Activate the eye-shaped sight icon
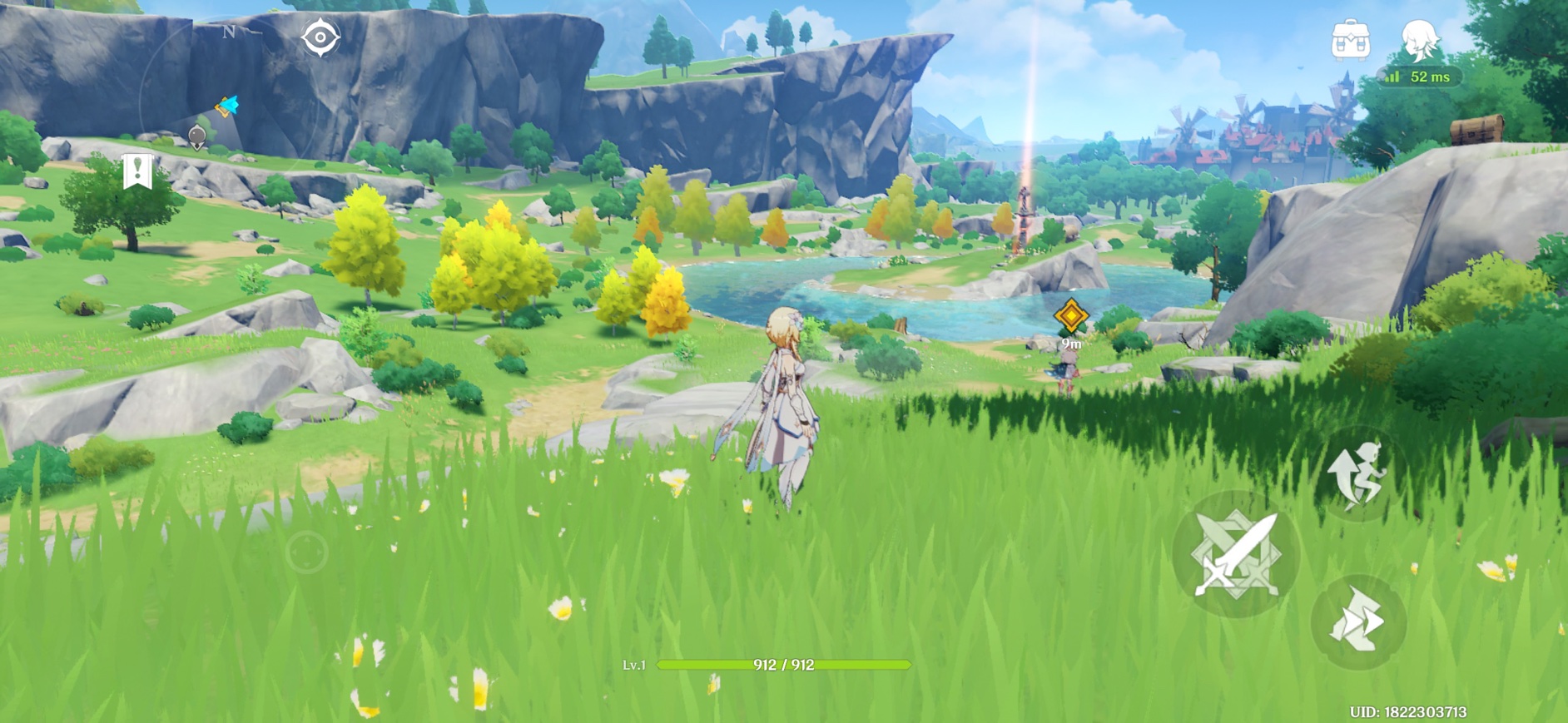 (320, 38)
